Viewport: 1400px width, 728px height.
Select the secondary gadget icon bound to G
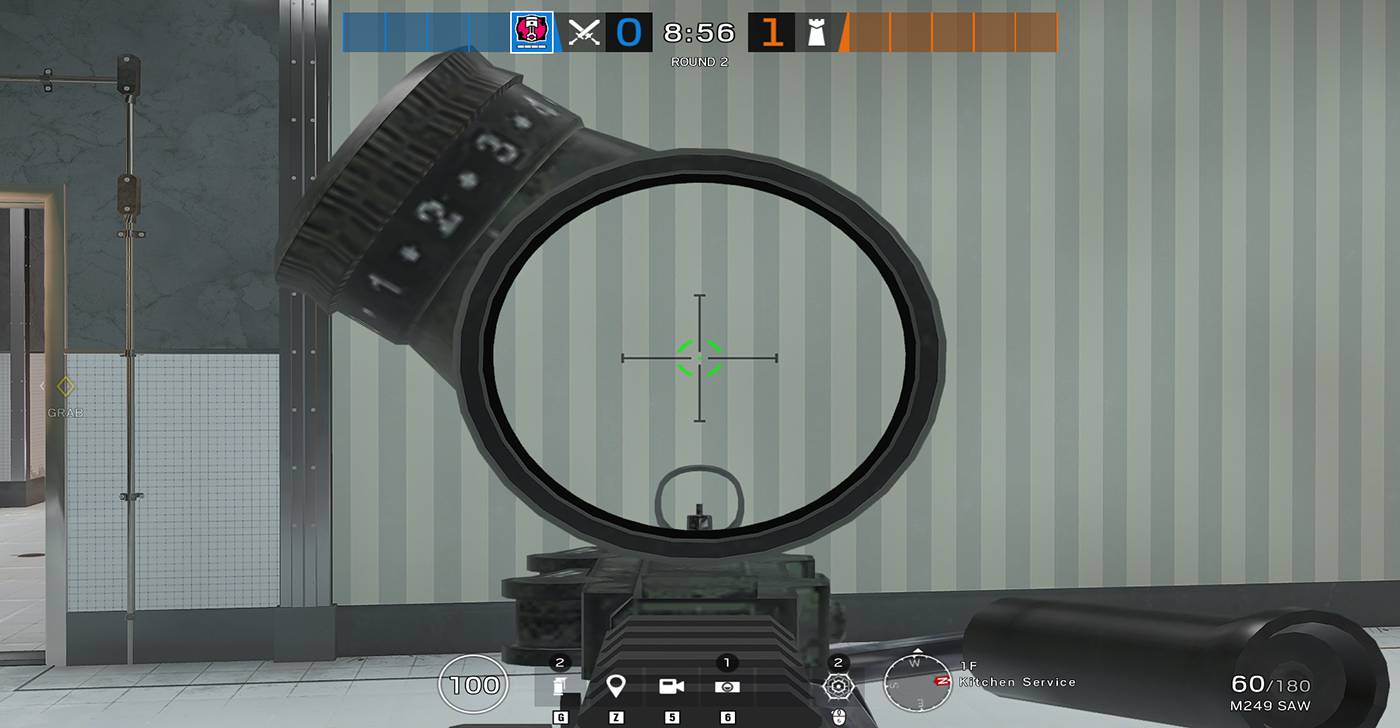click(562, 688)
